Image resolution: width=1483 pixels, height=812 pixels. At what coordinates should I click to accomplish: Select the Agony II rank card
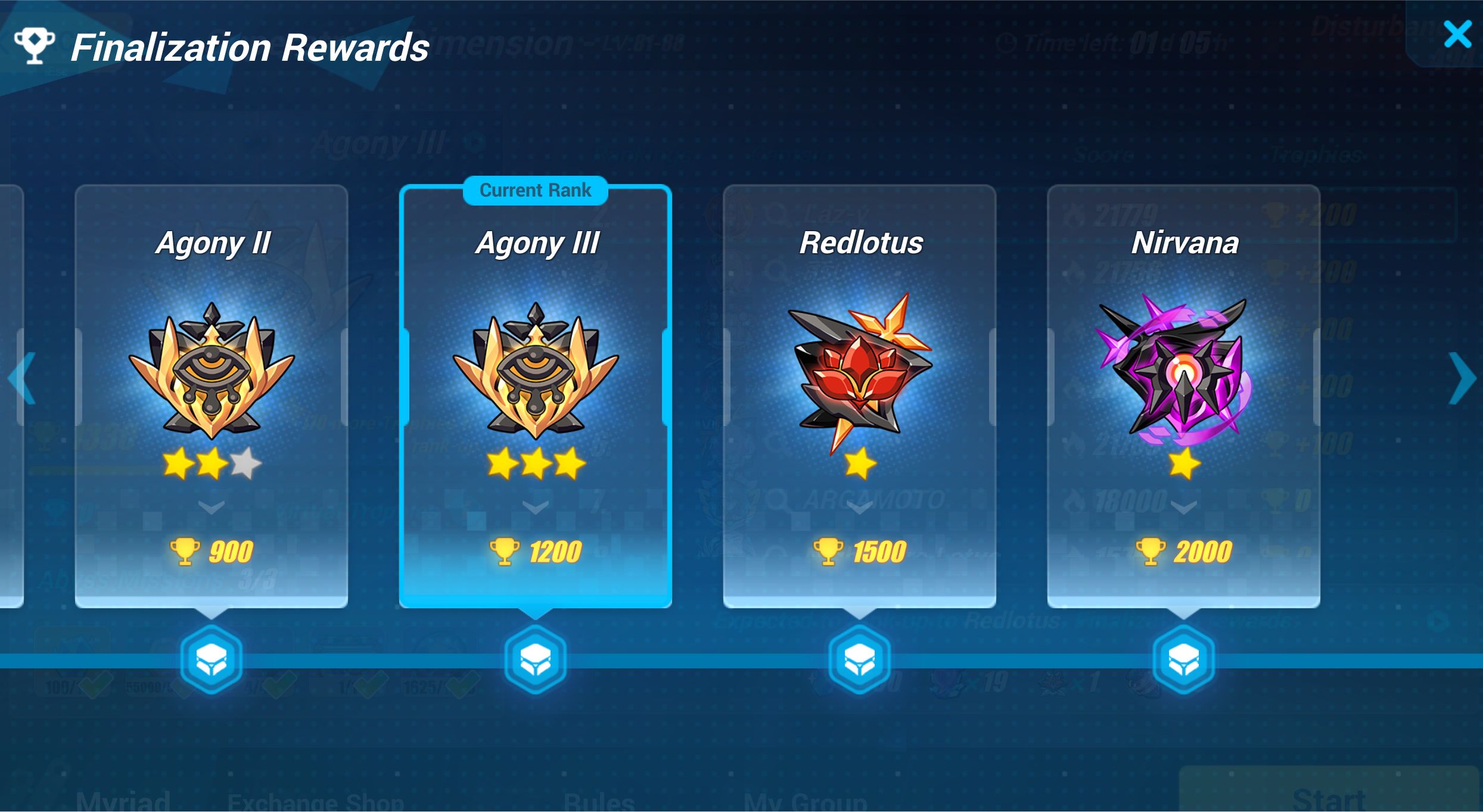pyautogui.click(x=212, y=369)
